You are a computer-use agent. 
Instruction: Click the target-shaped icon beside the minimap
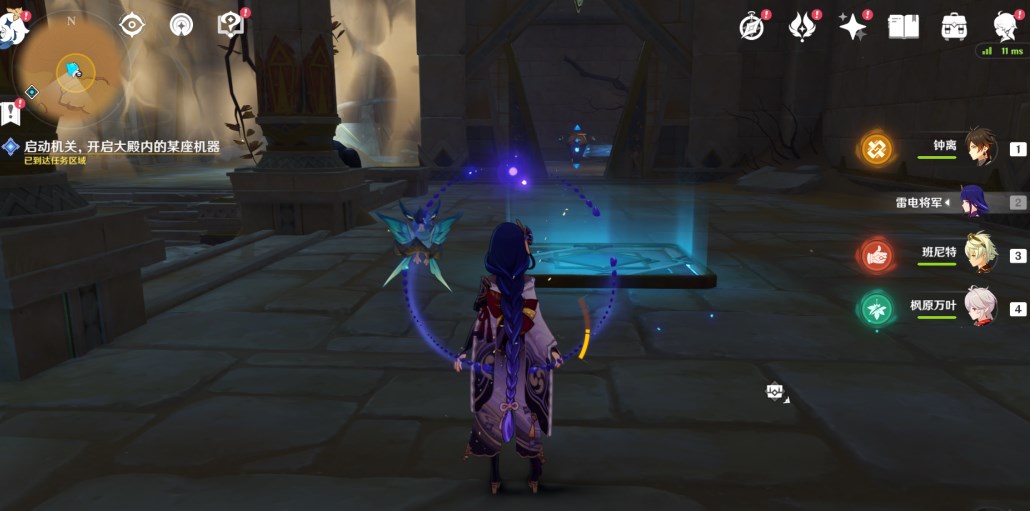(x=131, y=24)
